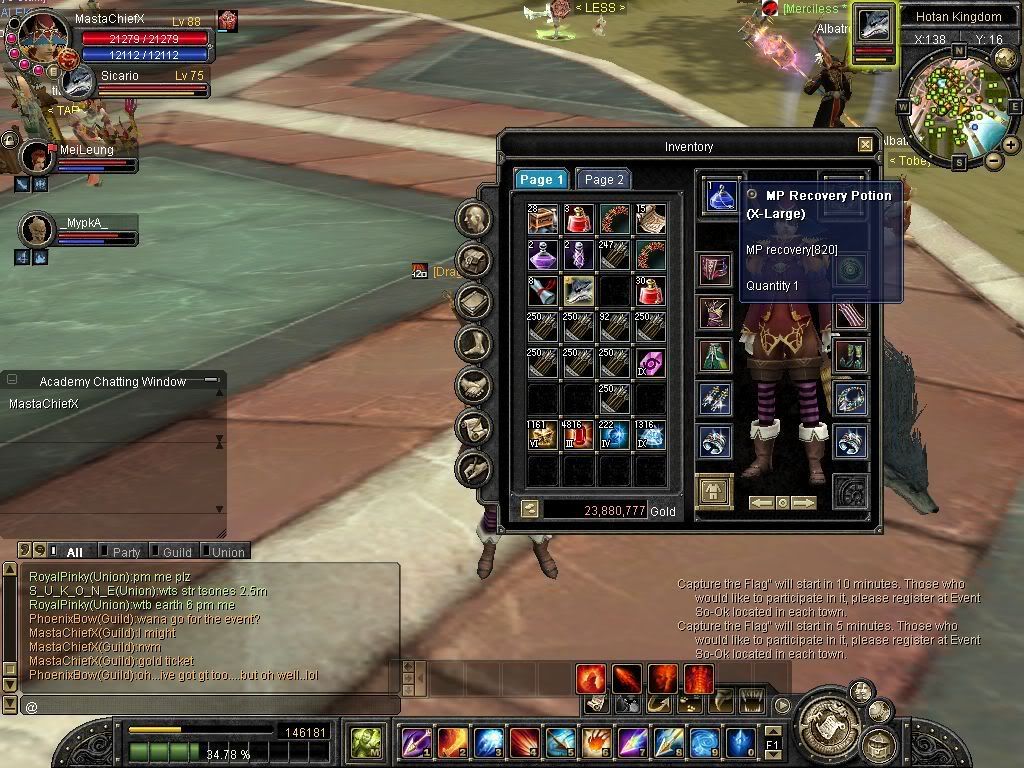1024x768 pixels.
Task: Select the wolf pet summon slot
Action: pos(579,290)
